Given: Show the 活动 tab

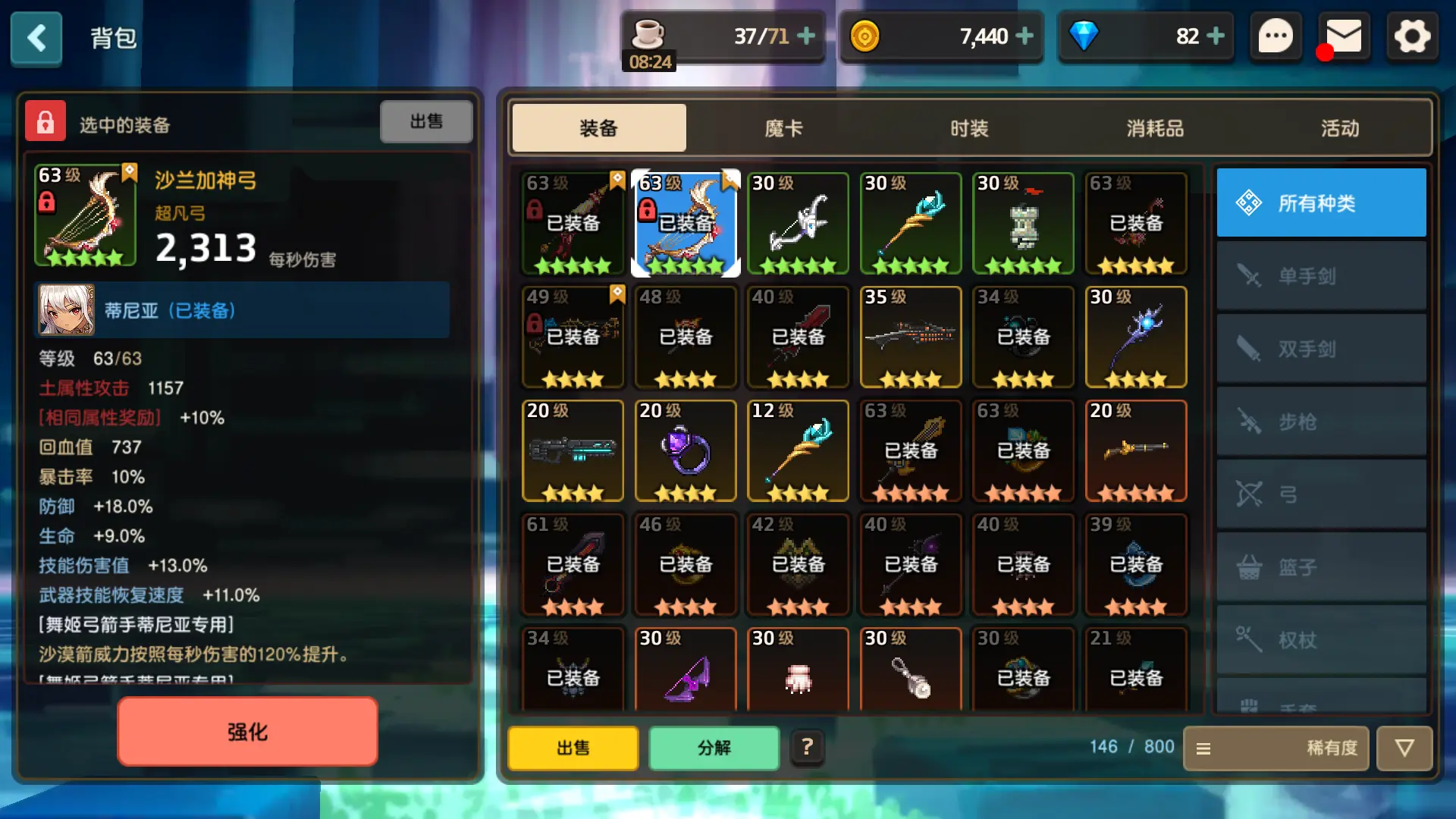Looking at the screenshot, I should tap(1340, 128).
